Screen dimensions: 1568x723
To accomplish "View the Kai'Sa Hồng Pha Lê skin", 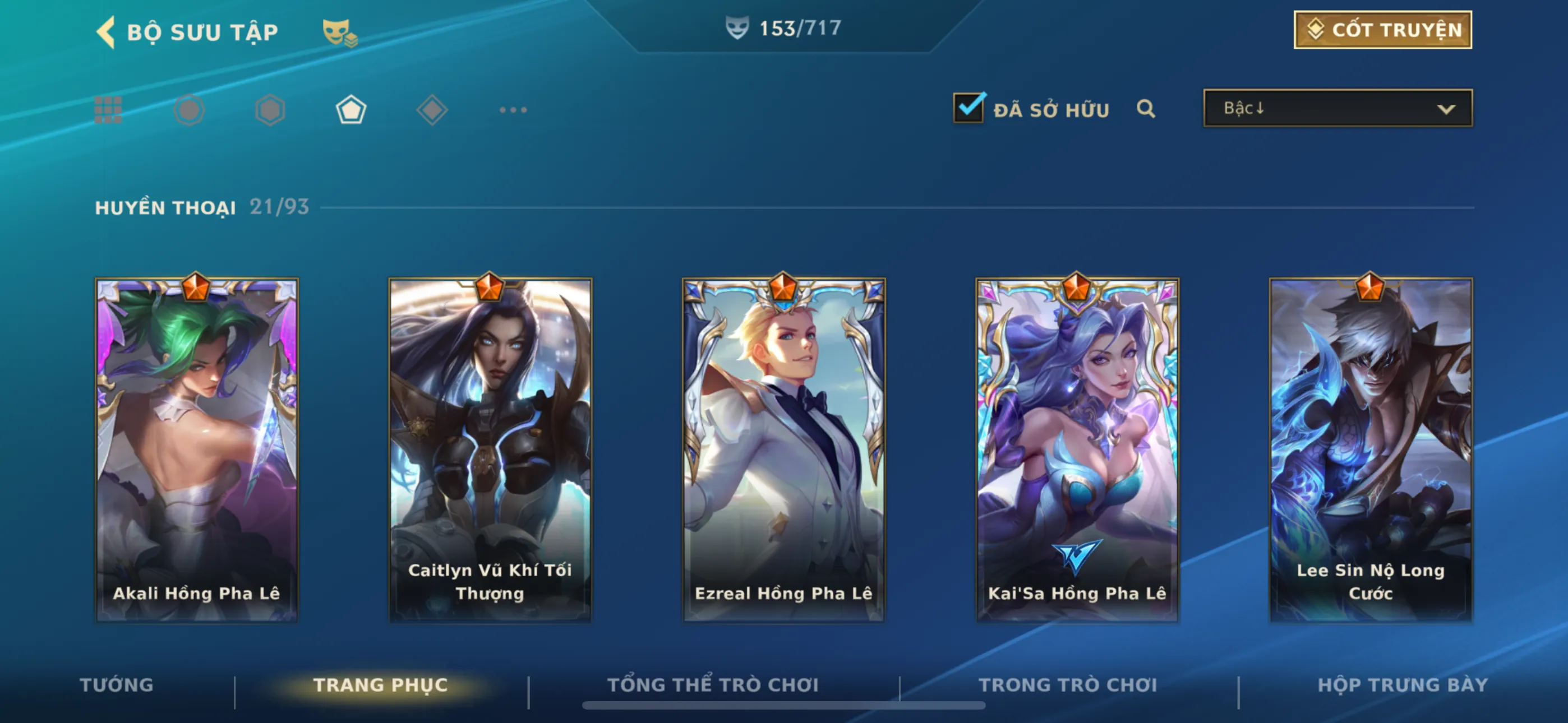I will [x=1077, y=449].
